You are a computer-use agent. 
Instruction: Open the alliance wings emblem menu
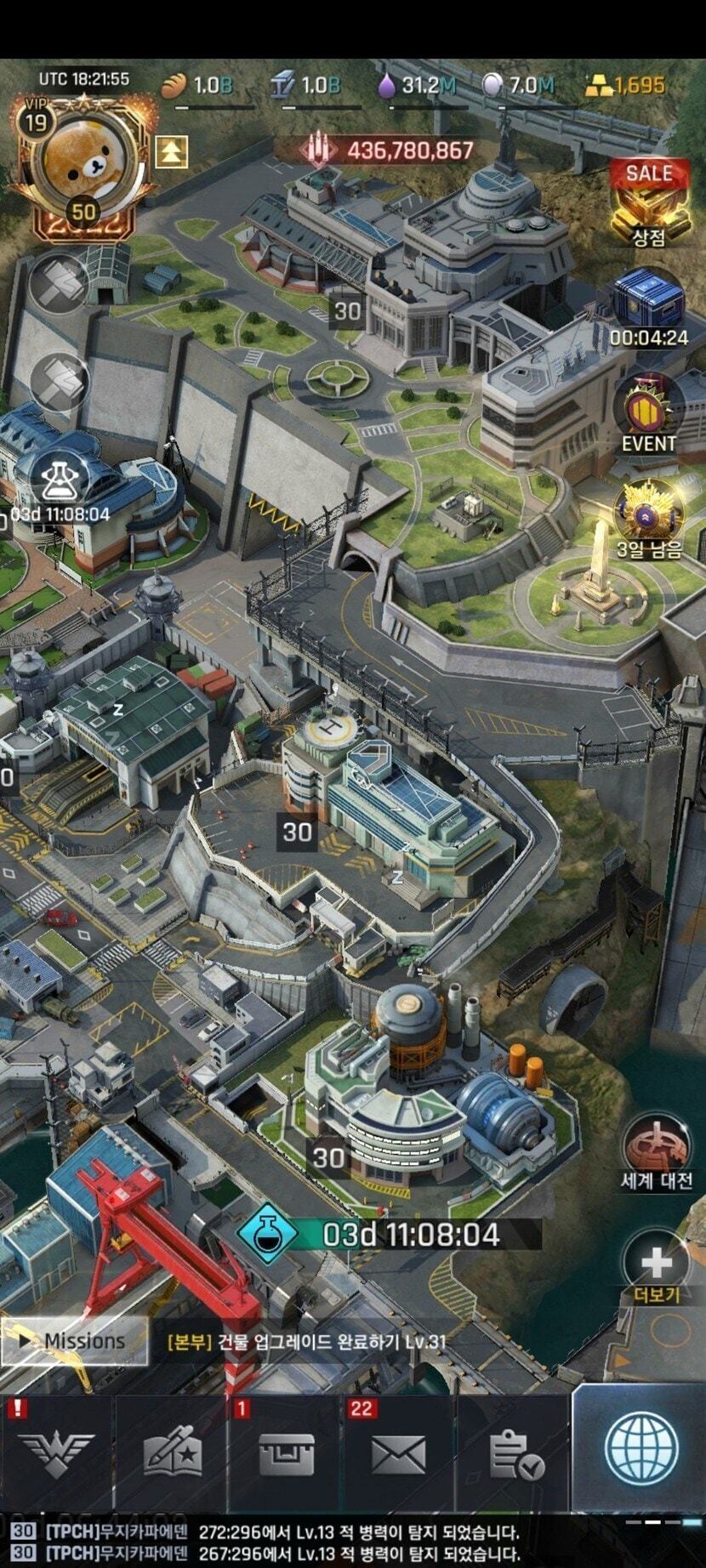(56, 1456)
